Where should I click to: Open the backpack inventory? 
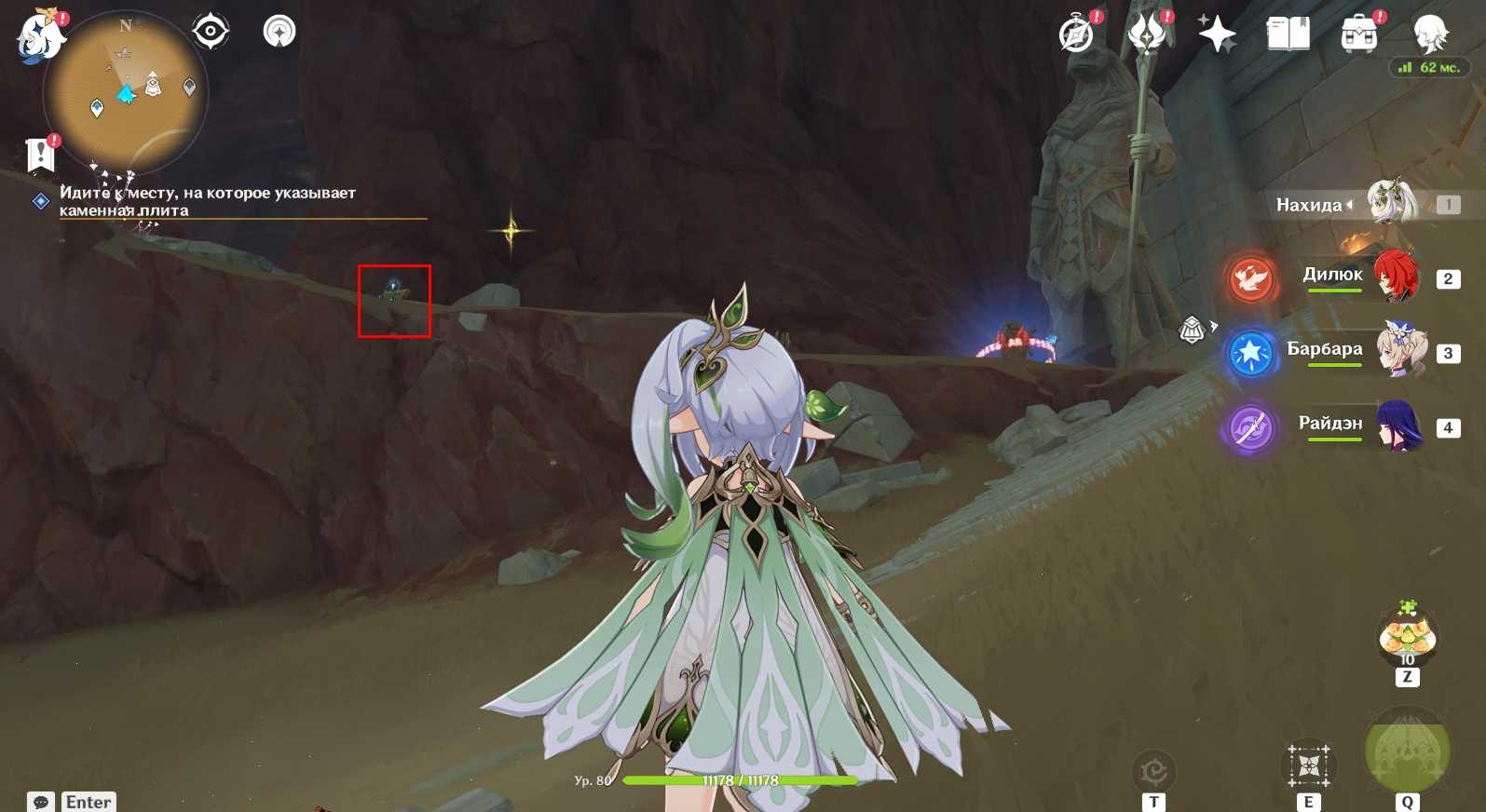click(x=1359, y=35)
